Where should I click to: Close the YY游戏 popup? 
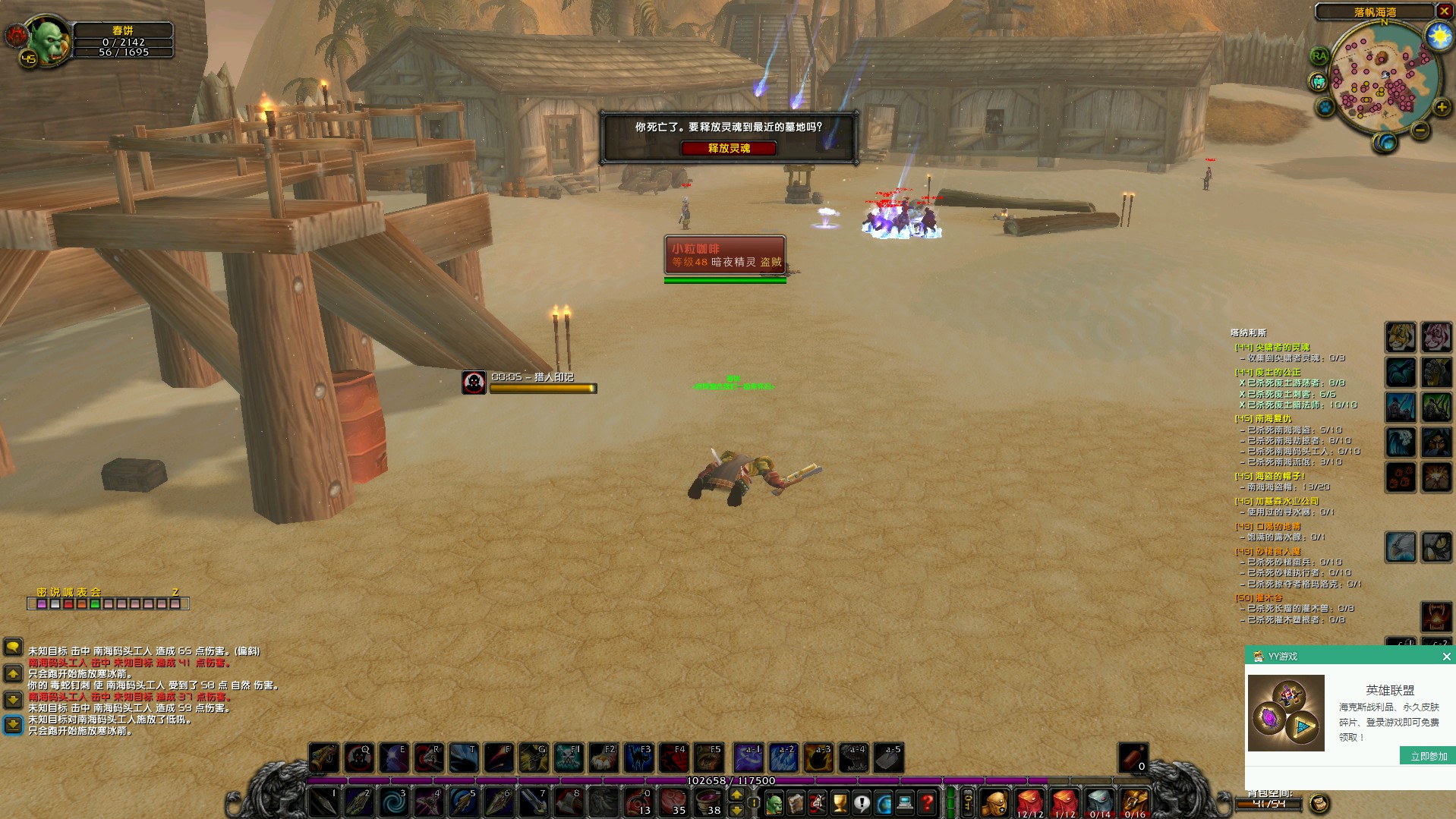pyautogui.click(x=1446, y=657)
